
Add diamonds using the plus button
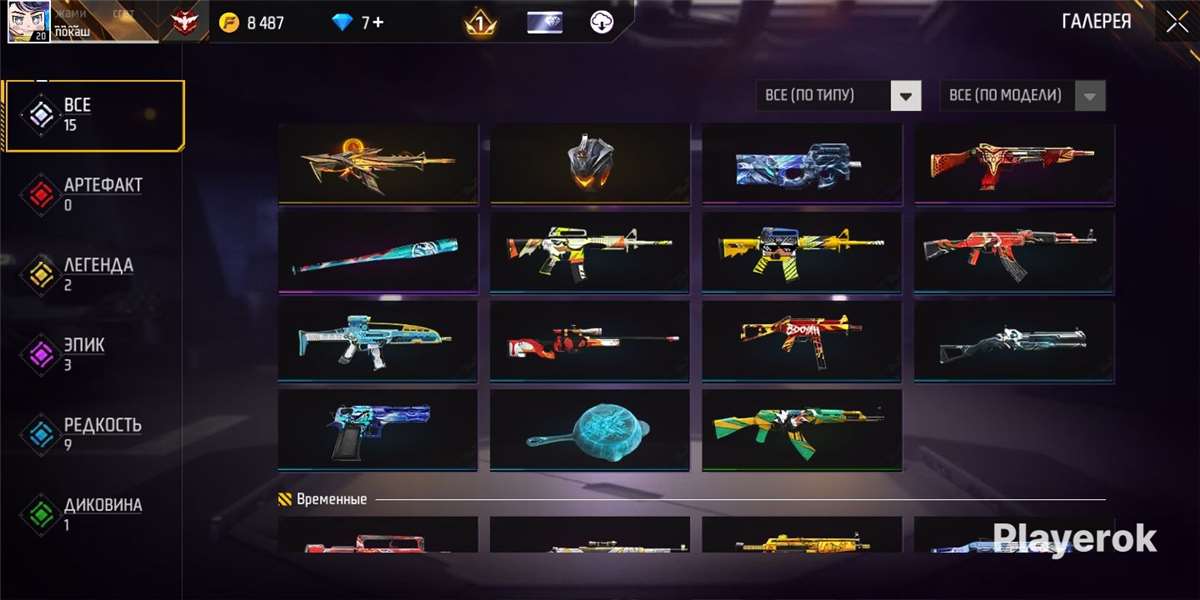coord(378,22)
